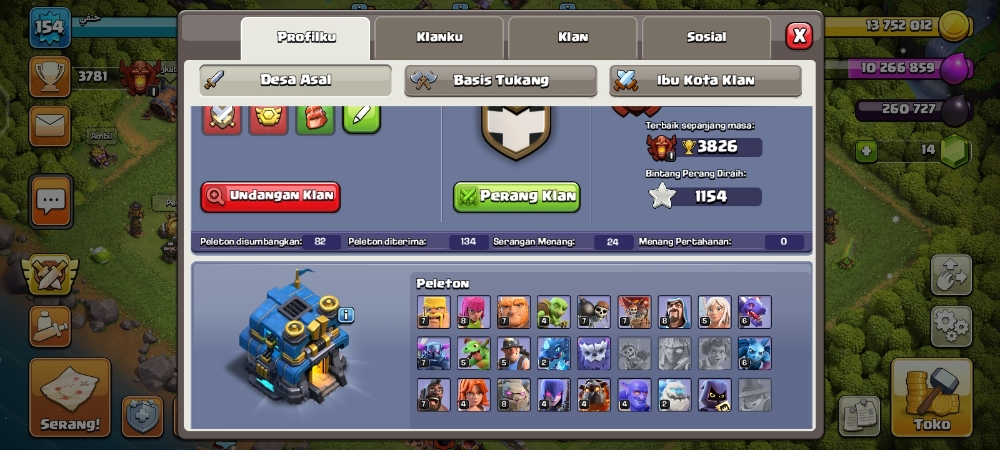This screenshot has width=1000, height=450.
Task: Open the Klan tab
Action: point(572,38)
